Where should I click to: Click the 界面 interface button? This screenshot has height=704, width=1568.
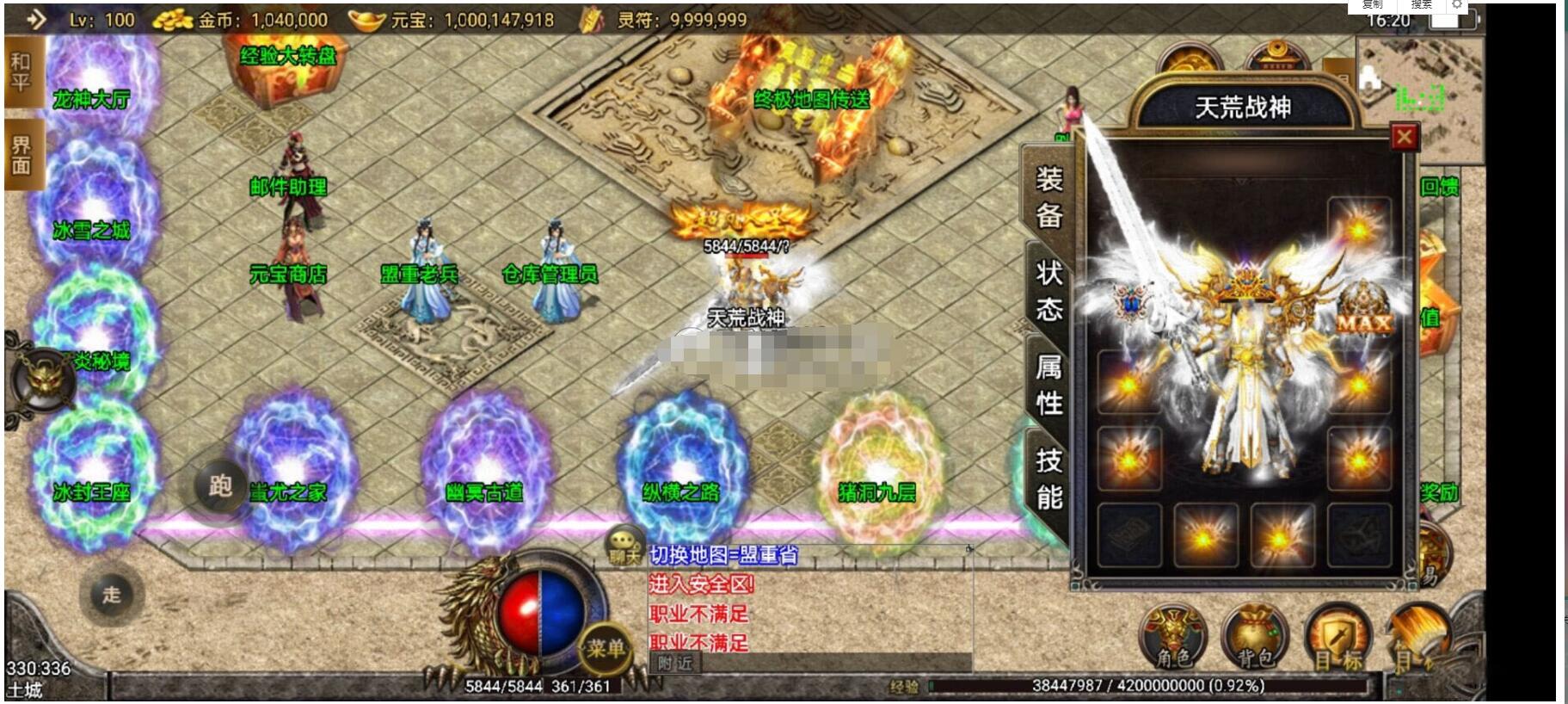21,156
